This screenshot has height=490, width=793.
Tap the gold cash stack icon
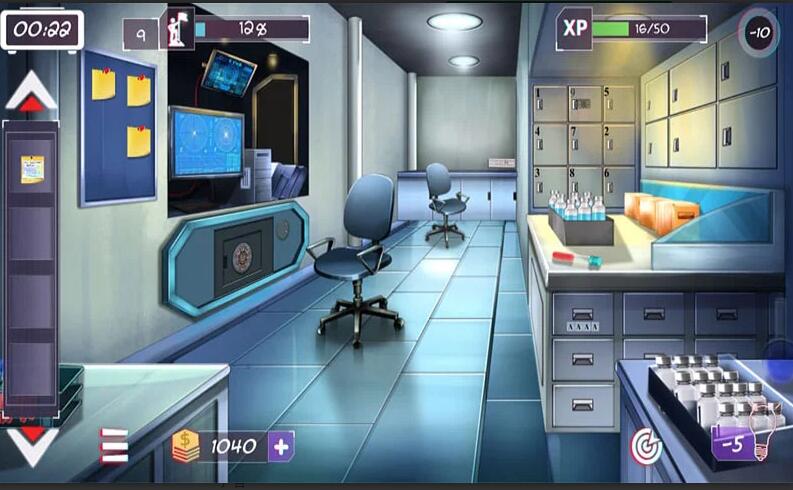(186, 446)
